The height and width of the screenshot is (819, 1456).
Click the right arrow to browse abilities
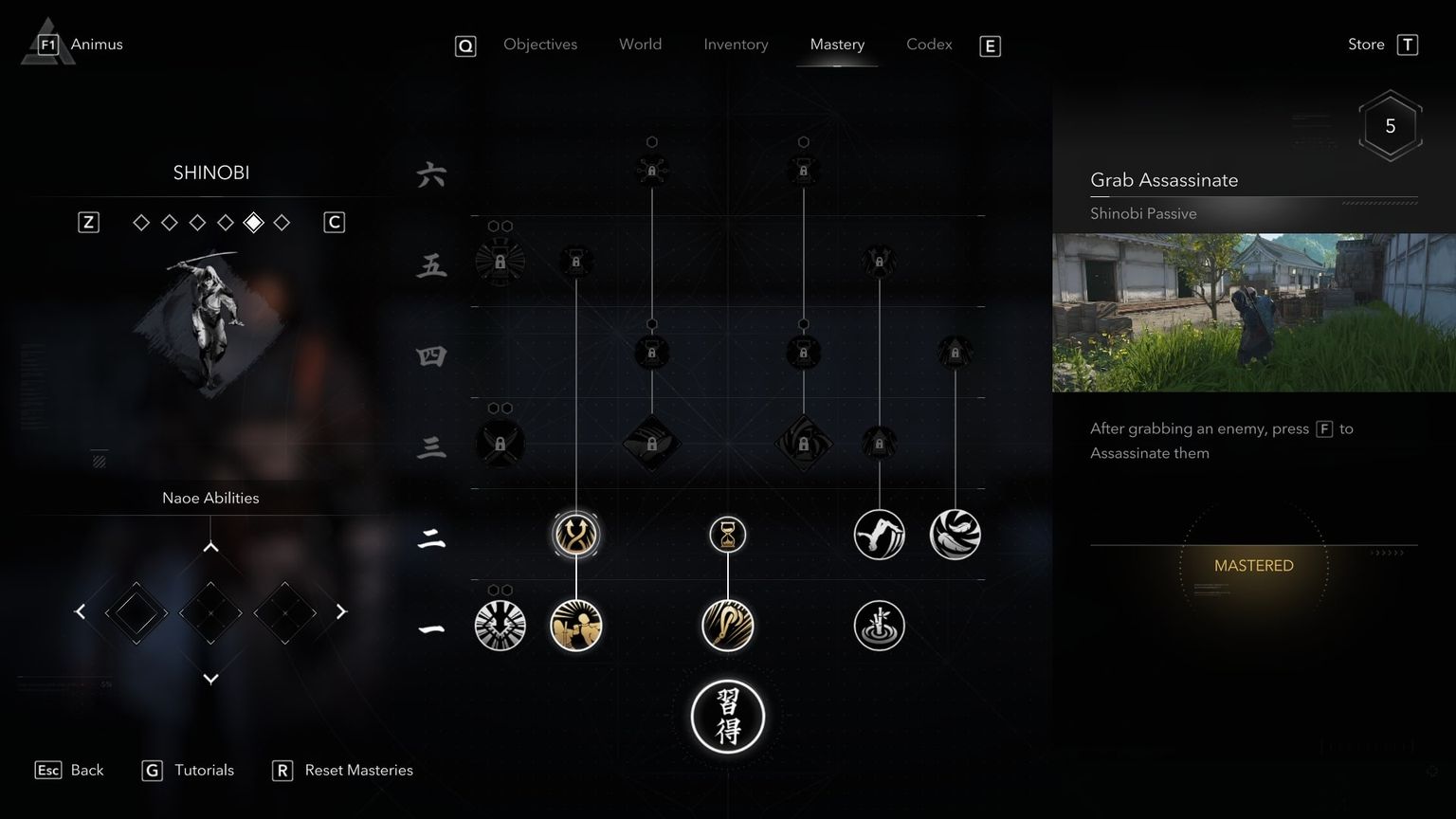pyautogui.click(x=342, y=611)
